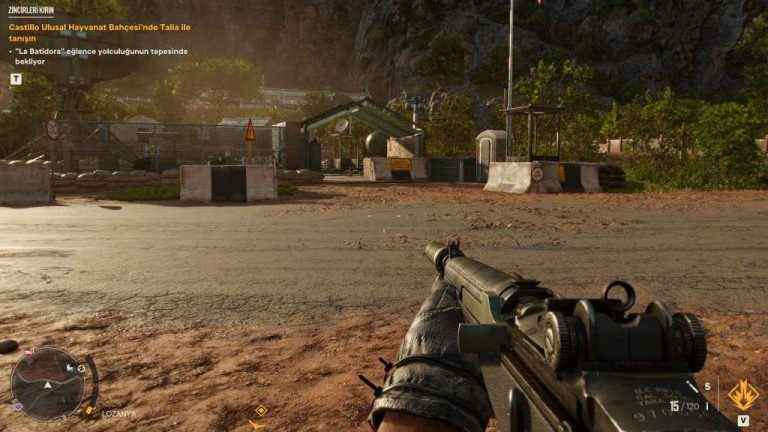768x432 pixels.
Task: Activate the orange flame Supremo ability icon
Action: coord(742,395)
